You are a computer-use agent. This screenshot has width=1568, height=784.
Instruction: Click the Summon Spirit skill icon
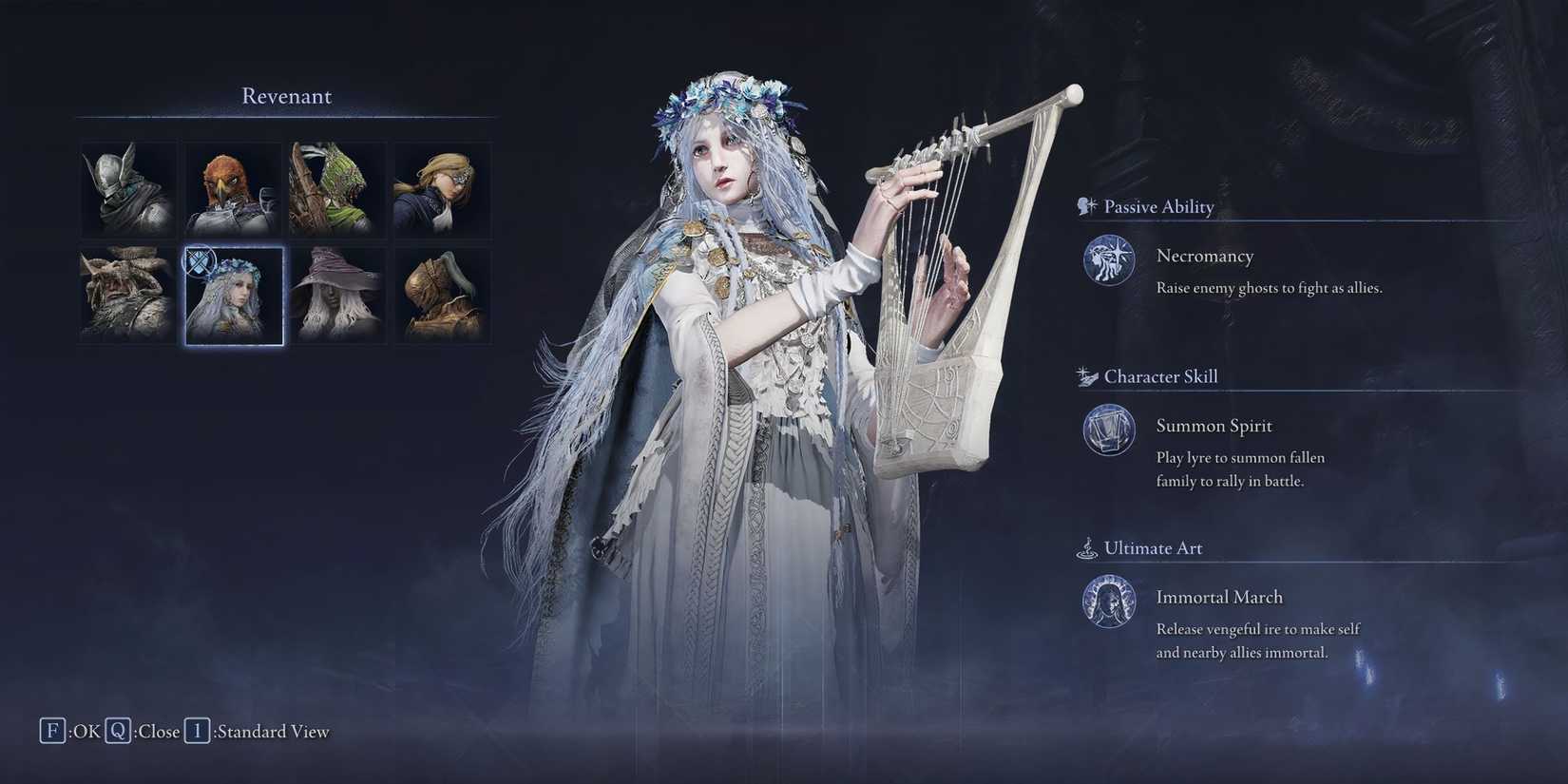[1108, 430]
